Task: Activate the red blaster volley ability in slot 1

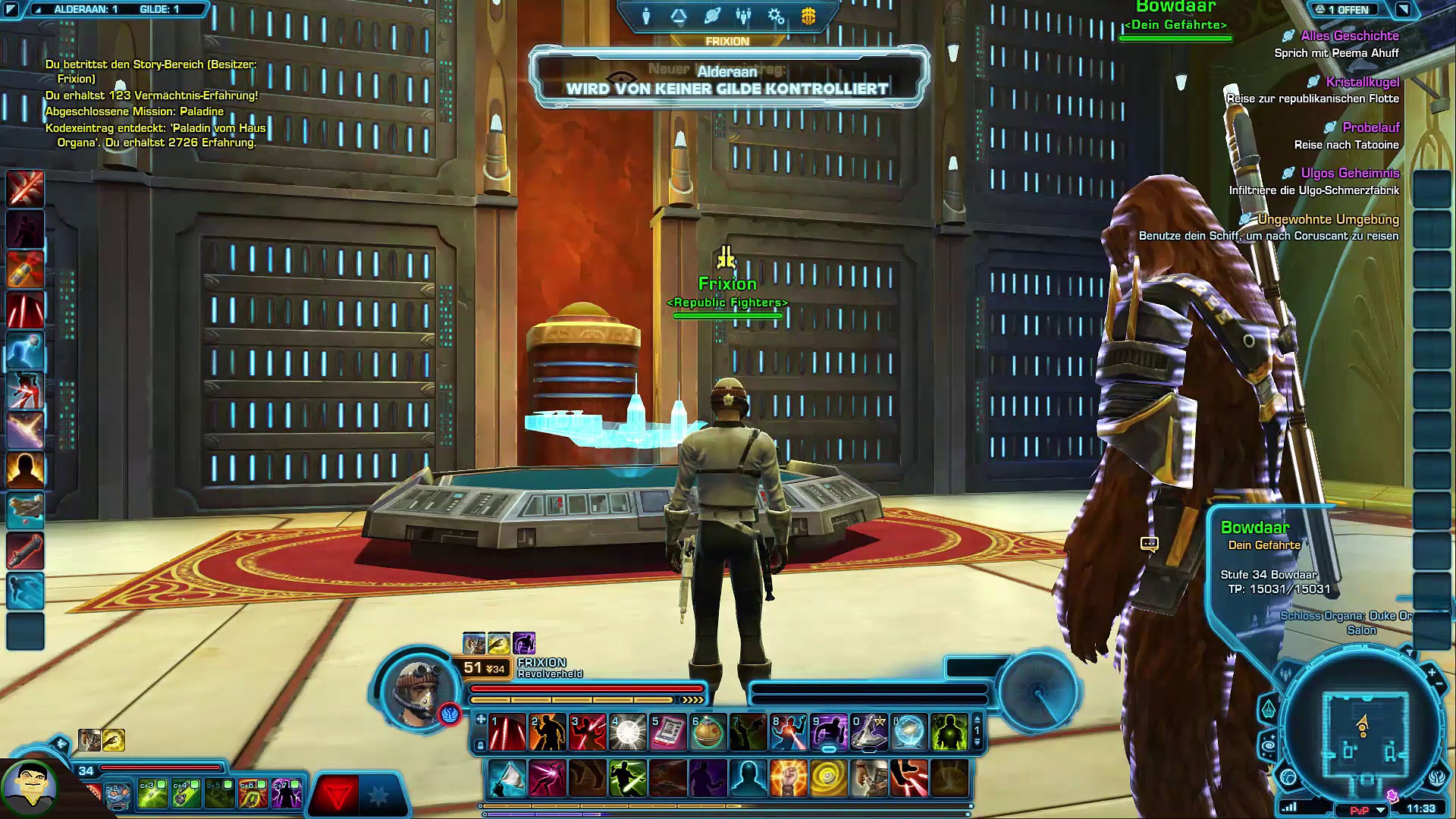Action: point(507,733)
